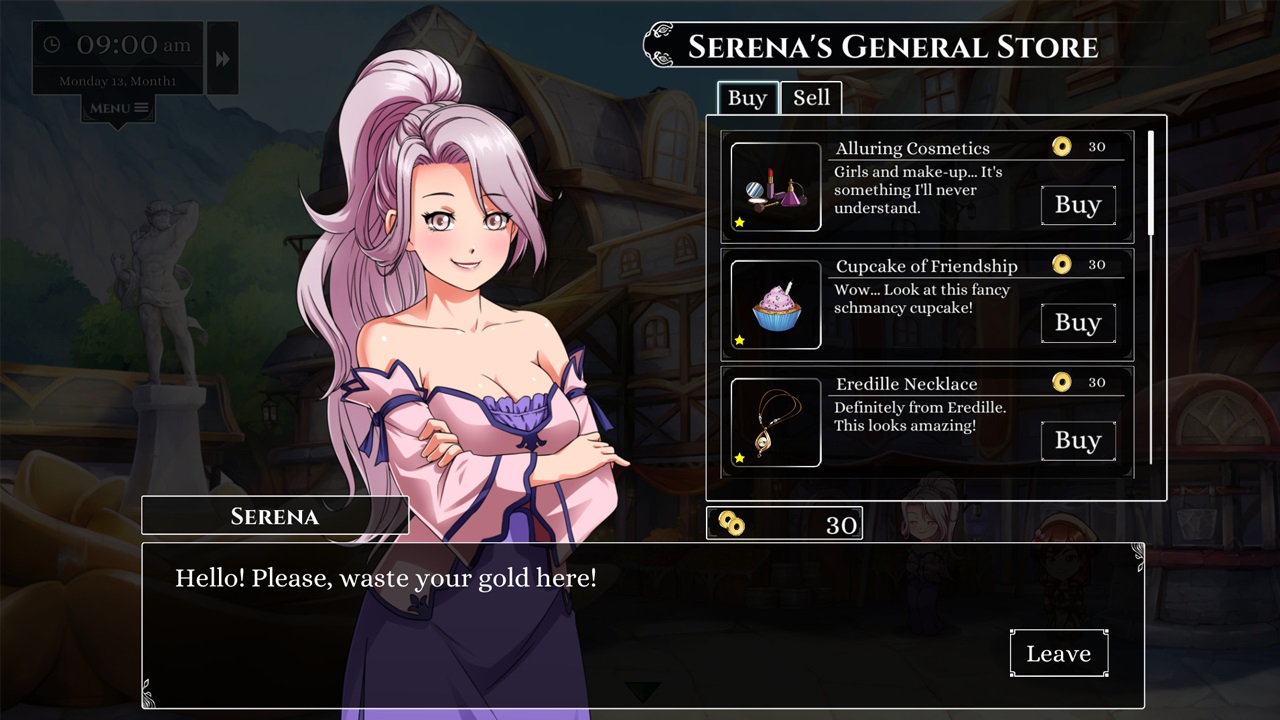Image resolution: width=1280 pixels, height=720 pixels.
Task: Switch to the Buy tab
Action: coord(747,98)
